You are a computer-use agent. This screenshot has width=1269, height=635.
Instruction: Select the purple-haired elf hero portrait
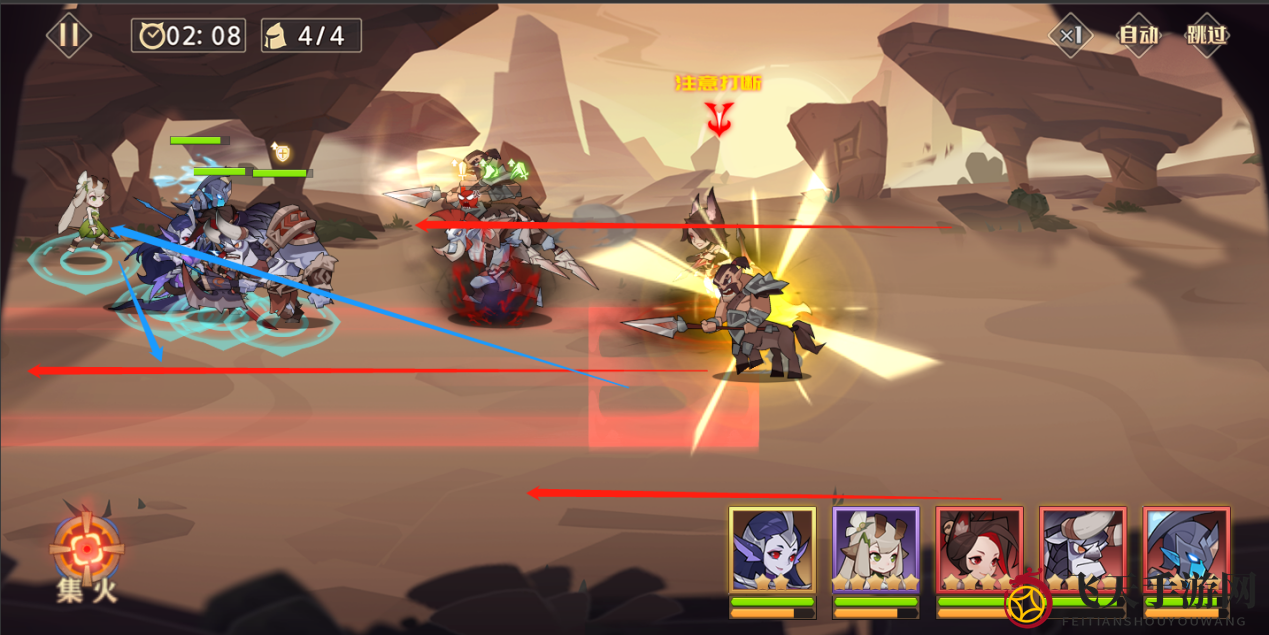tap(772, 550)
